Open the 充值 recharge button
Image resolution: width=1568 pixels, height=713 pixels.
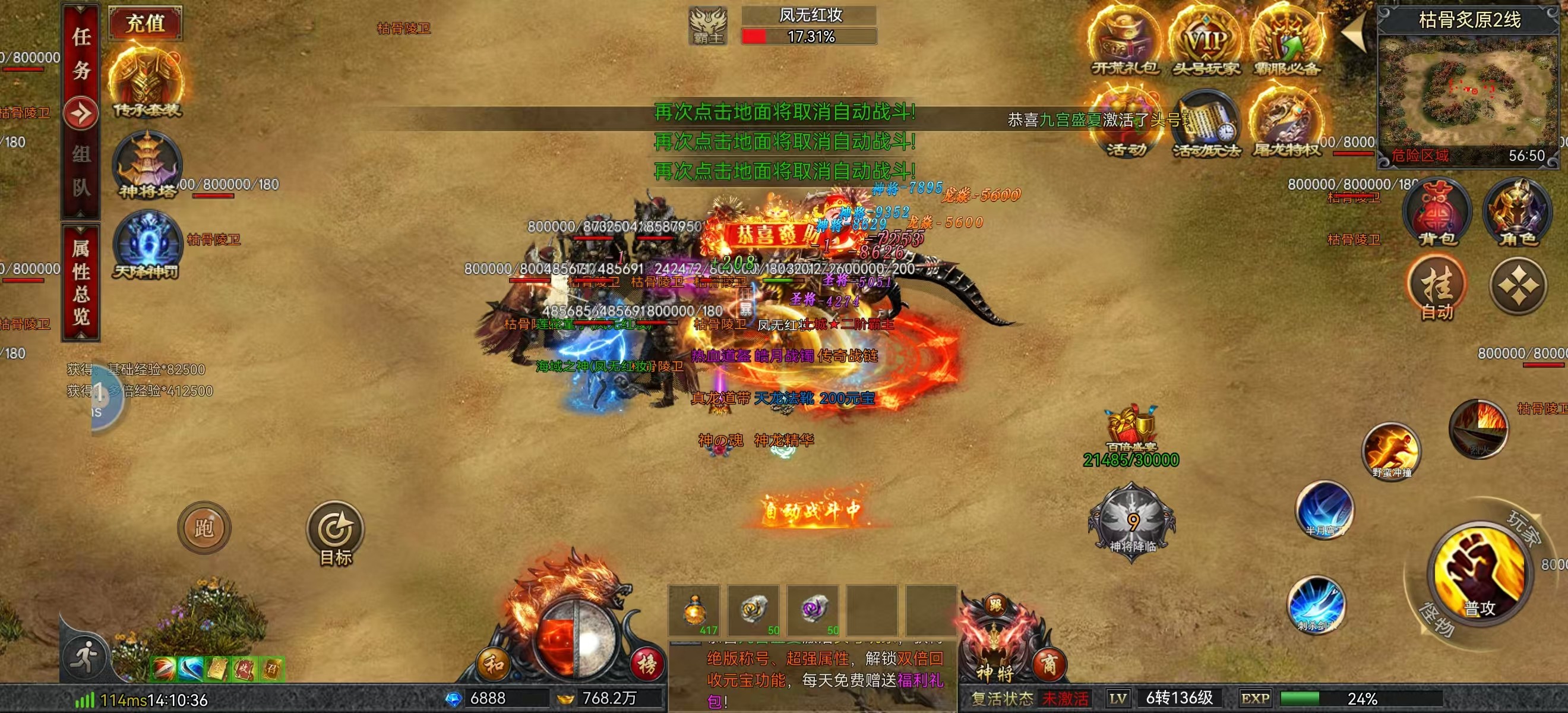click(x=146, y=24)
